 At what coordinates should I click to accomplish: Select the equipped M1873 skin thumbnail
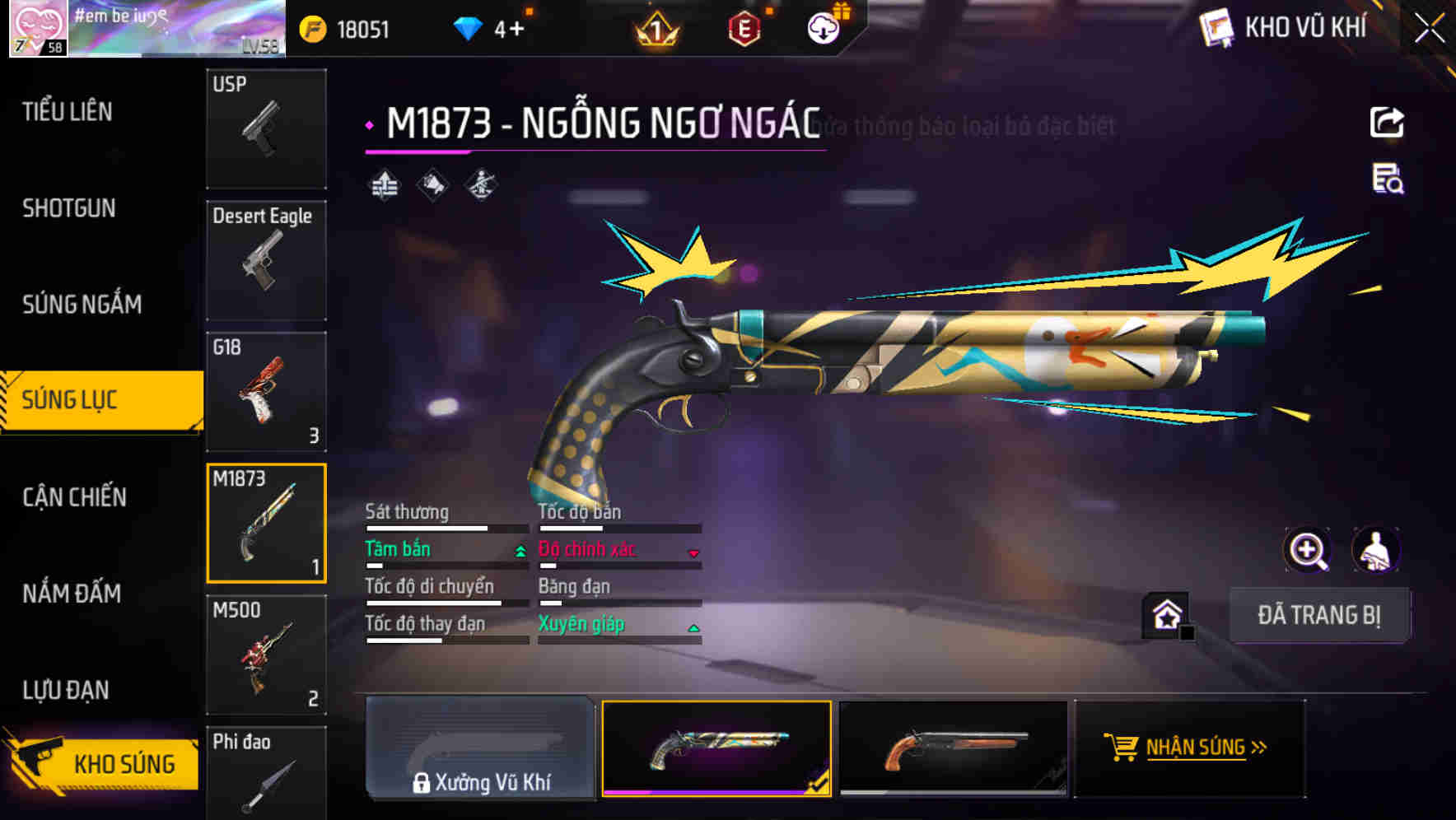[x=716, y=749]
